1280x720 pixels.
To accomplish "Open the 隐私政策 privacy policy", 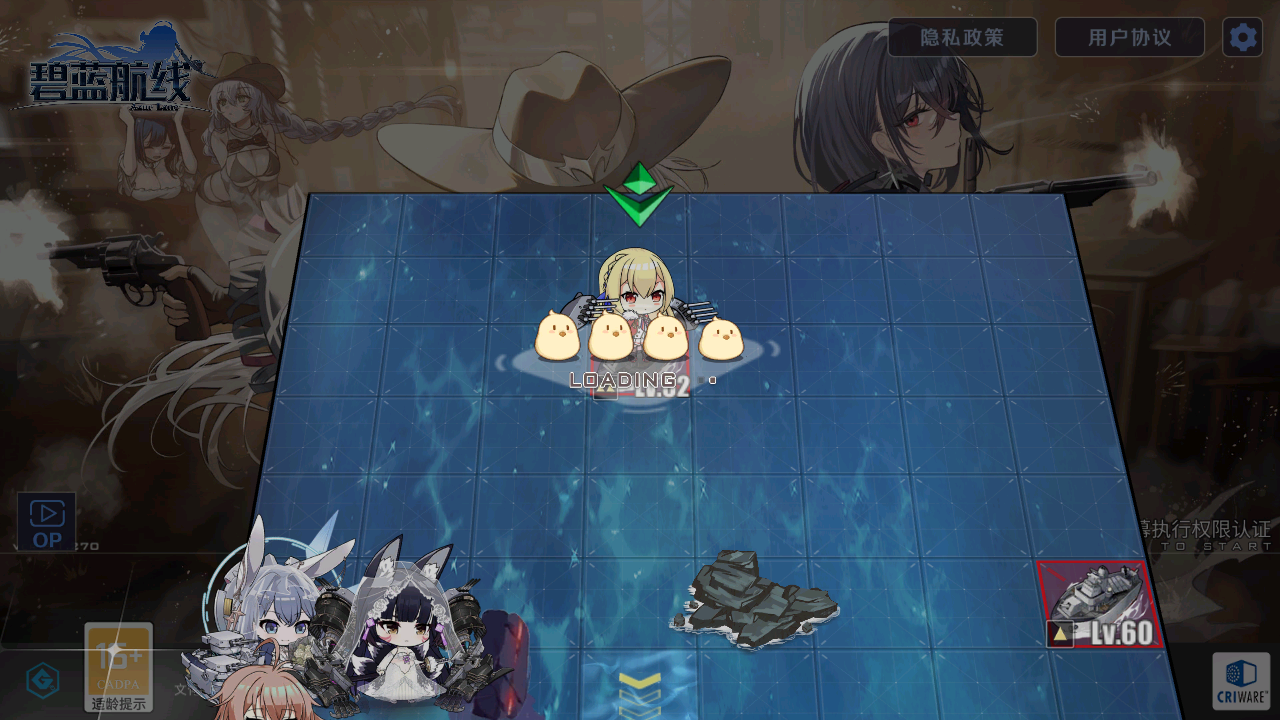I will (x=962, y=38).
